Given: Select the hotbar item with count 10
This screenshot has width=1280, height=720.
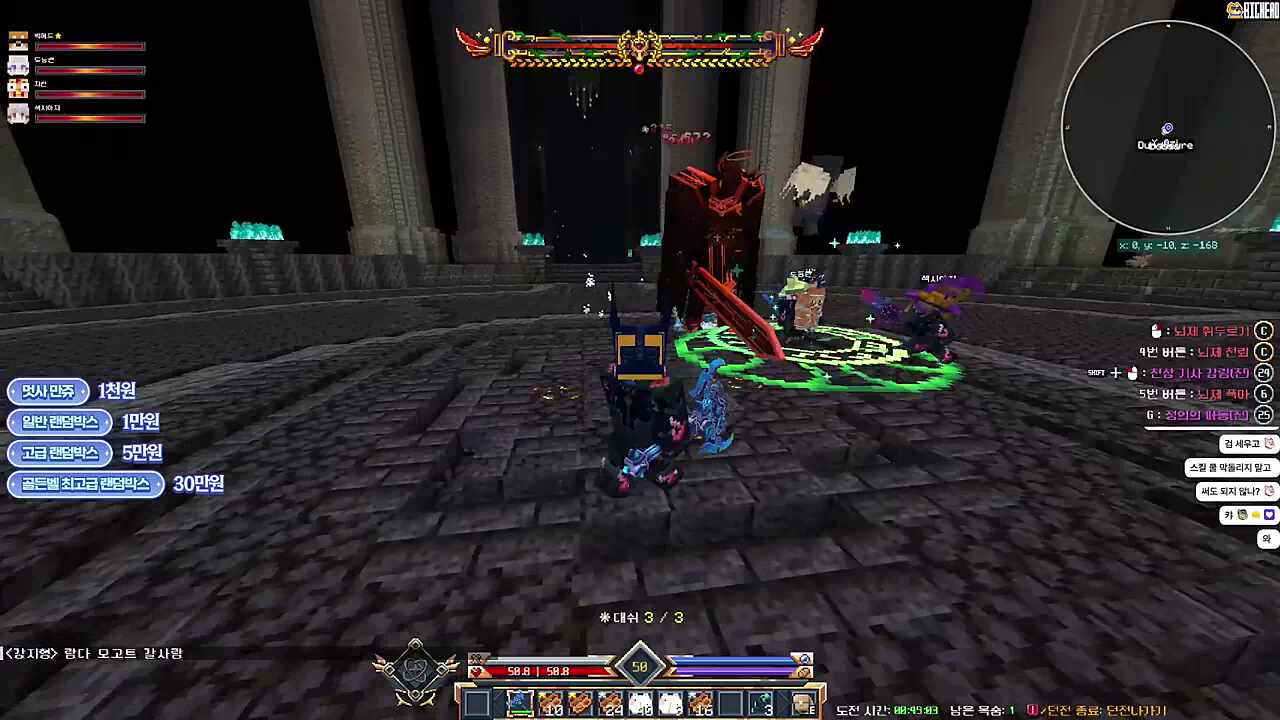Looking at the screenshot, I should [x=549, y=703].
